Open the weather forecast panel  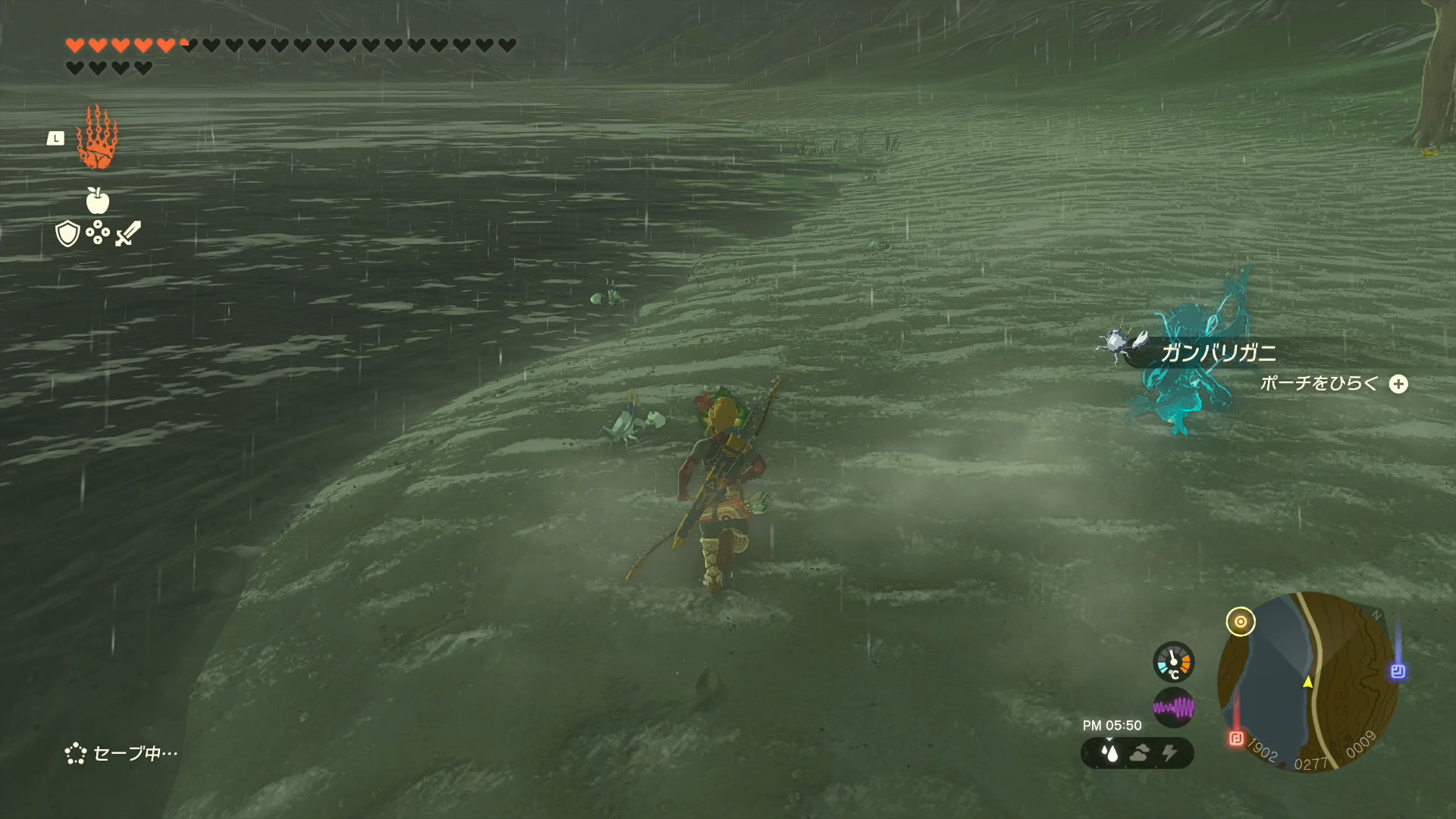tap(1137, 753)
